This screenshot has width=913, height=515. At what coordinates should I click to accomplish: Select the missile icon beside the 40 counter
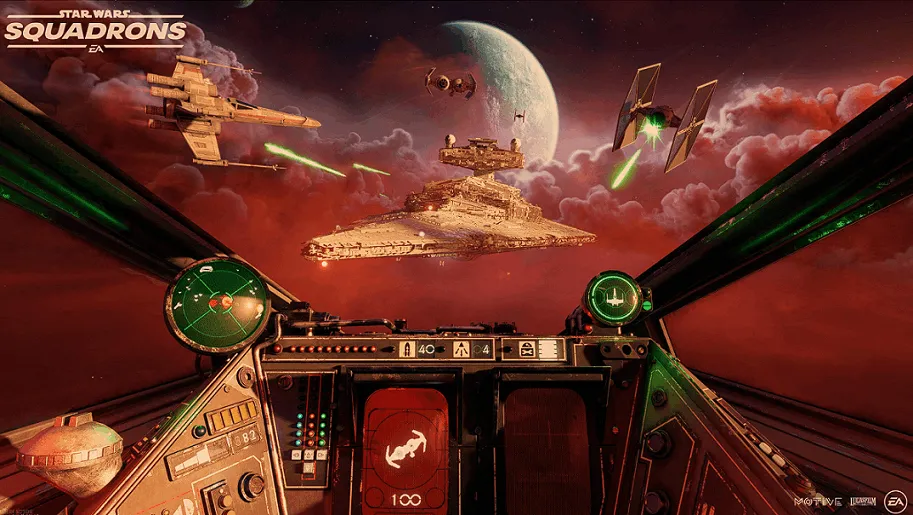[407, 350]
